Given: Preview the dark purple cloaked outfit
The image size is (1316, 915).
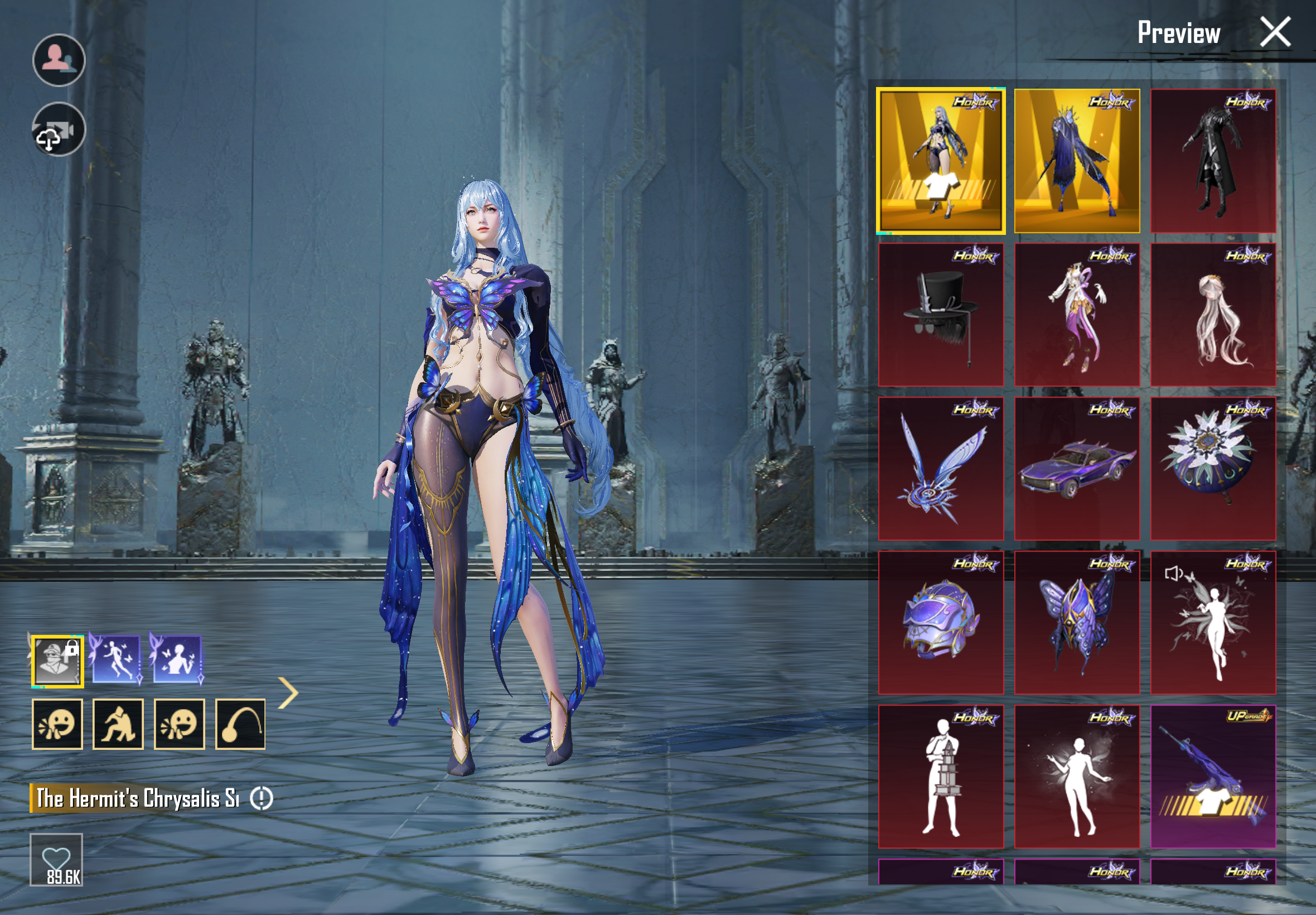Looking at the screenshot, I should (1077, 161).
